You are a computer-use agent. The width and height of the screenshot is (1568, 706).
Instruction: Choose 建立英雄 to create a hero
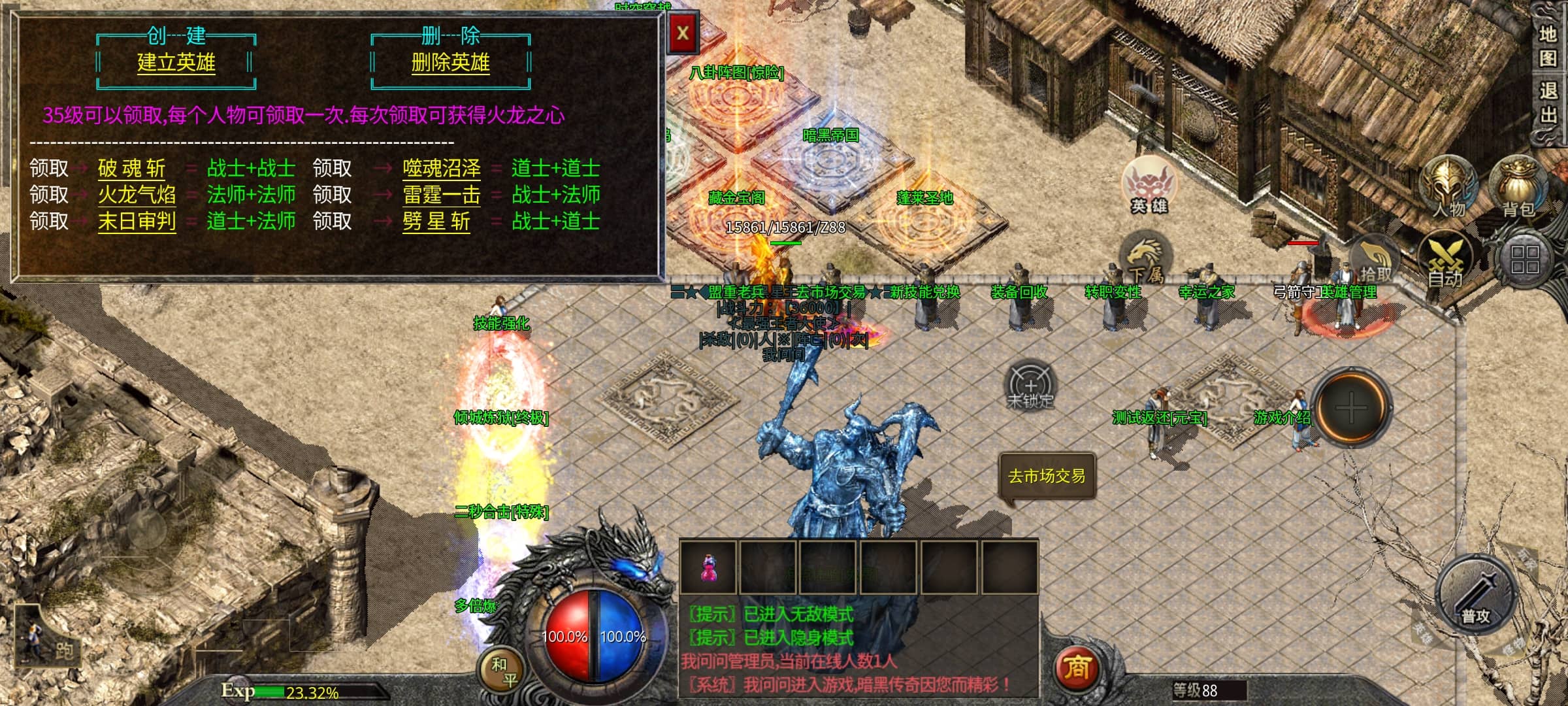tap(176, 63)
